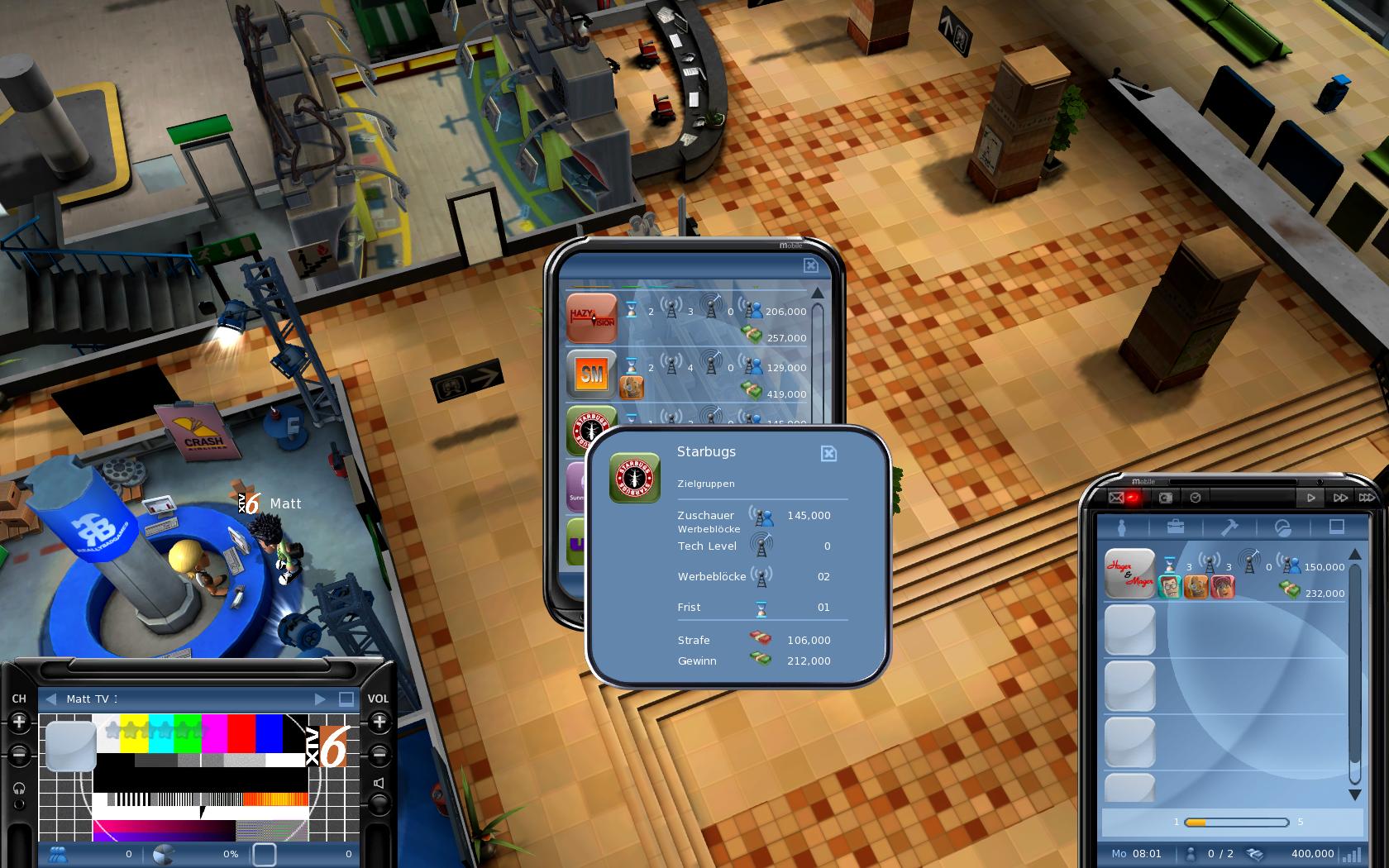This screenshot has height=868, width=1389.
Task: Open the pie chart statistics tab
Action: [1283, 527]
